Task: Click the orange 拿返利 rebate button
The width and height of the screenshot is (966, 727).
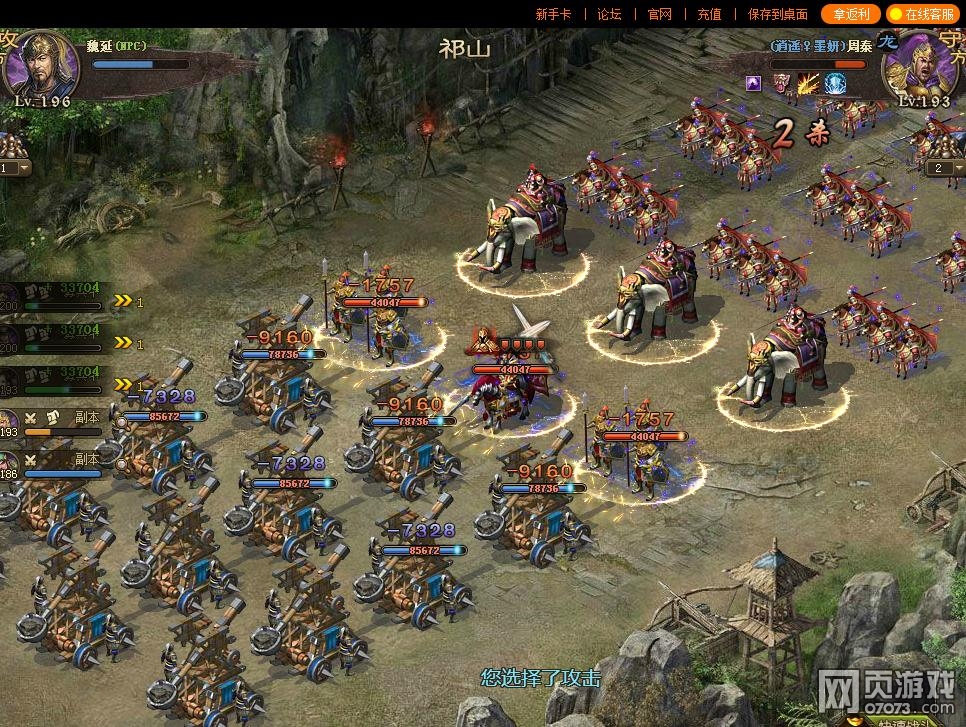Action: 850,14
